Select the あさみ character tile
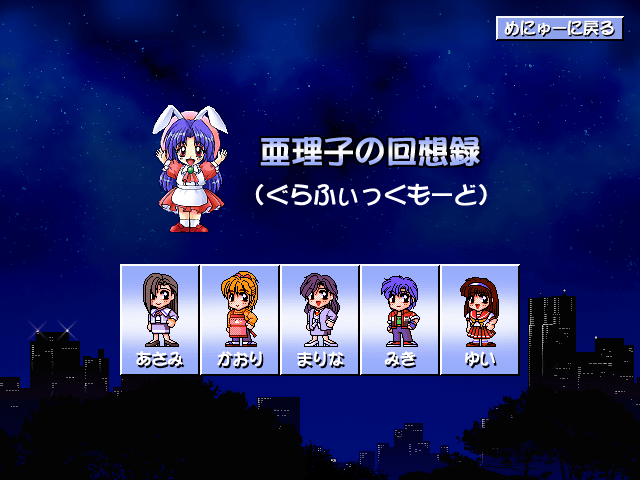640x480 pixels. click(x=160, y=319)
